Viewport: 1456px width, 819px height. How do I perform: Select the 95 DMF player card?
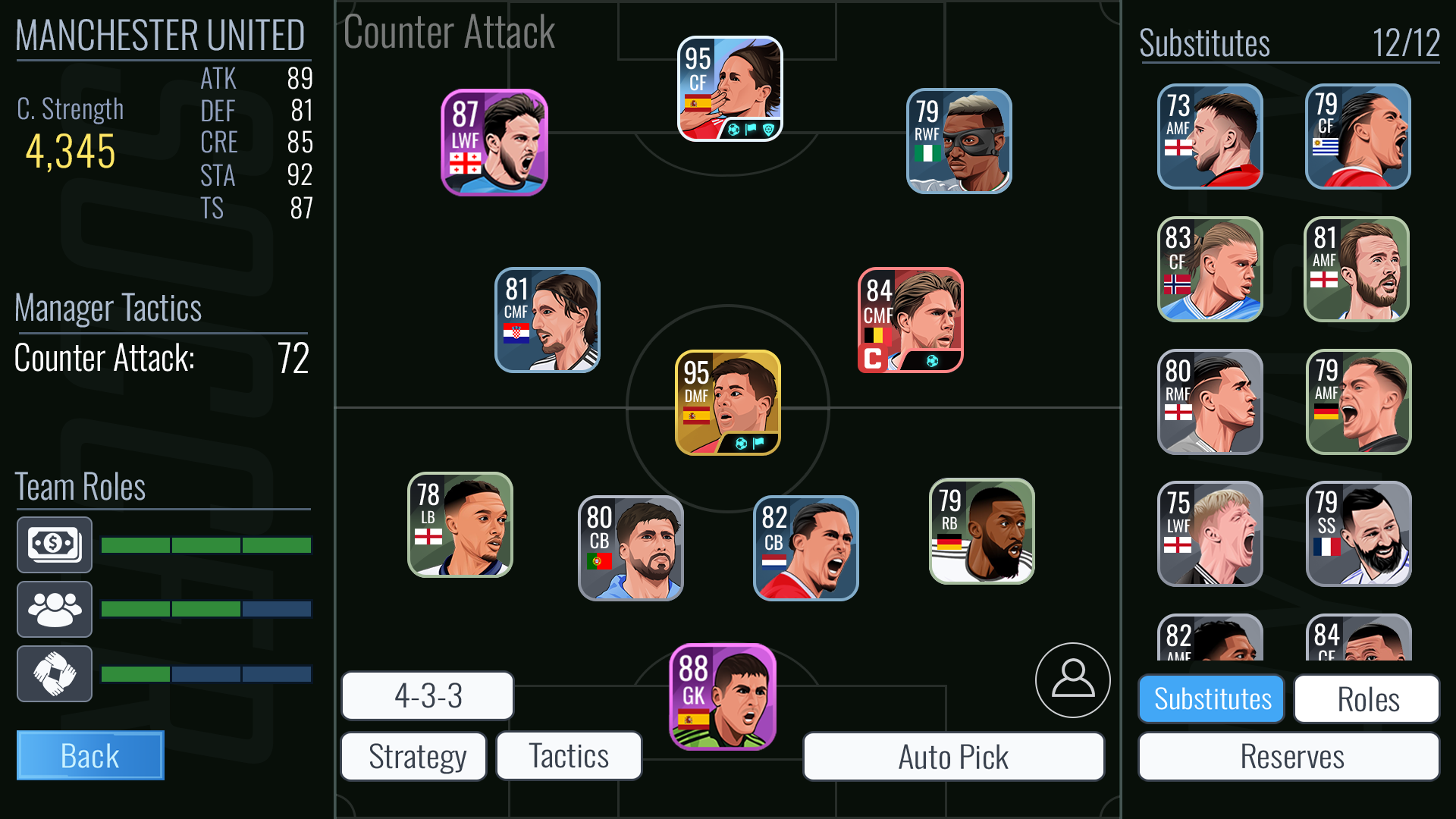coord(728,403)
